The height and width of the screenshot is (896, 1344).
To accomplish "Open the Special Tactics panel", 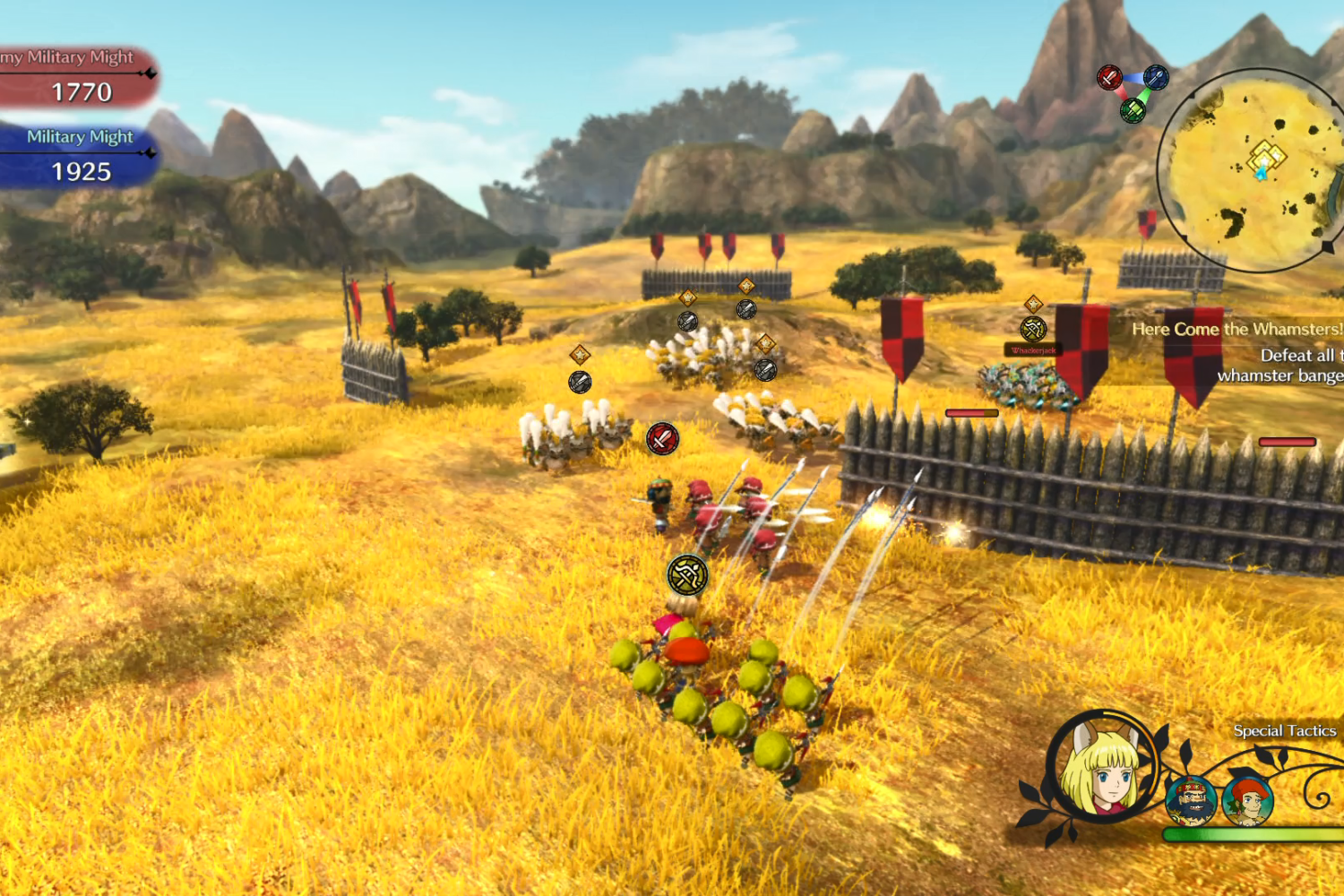I will pyautogui.click(x=1284, y=731).
